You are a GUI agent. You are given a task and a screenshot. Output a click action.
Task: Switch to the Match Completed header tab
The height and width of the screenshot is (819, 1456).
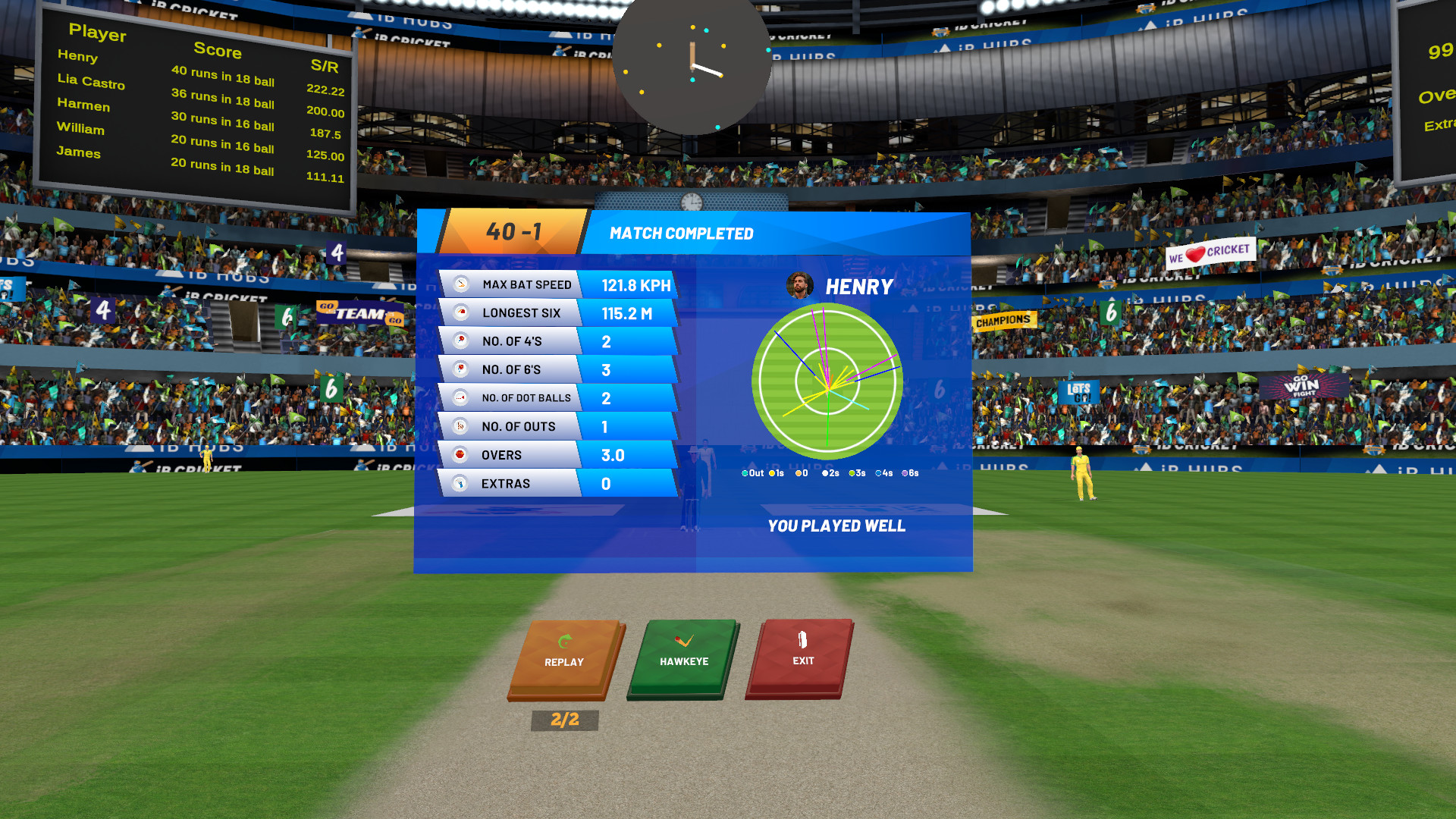(x=681, y=234)
